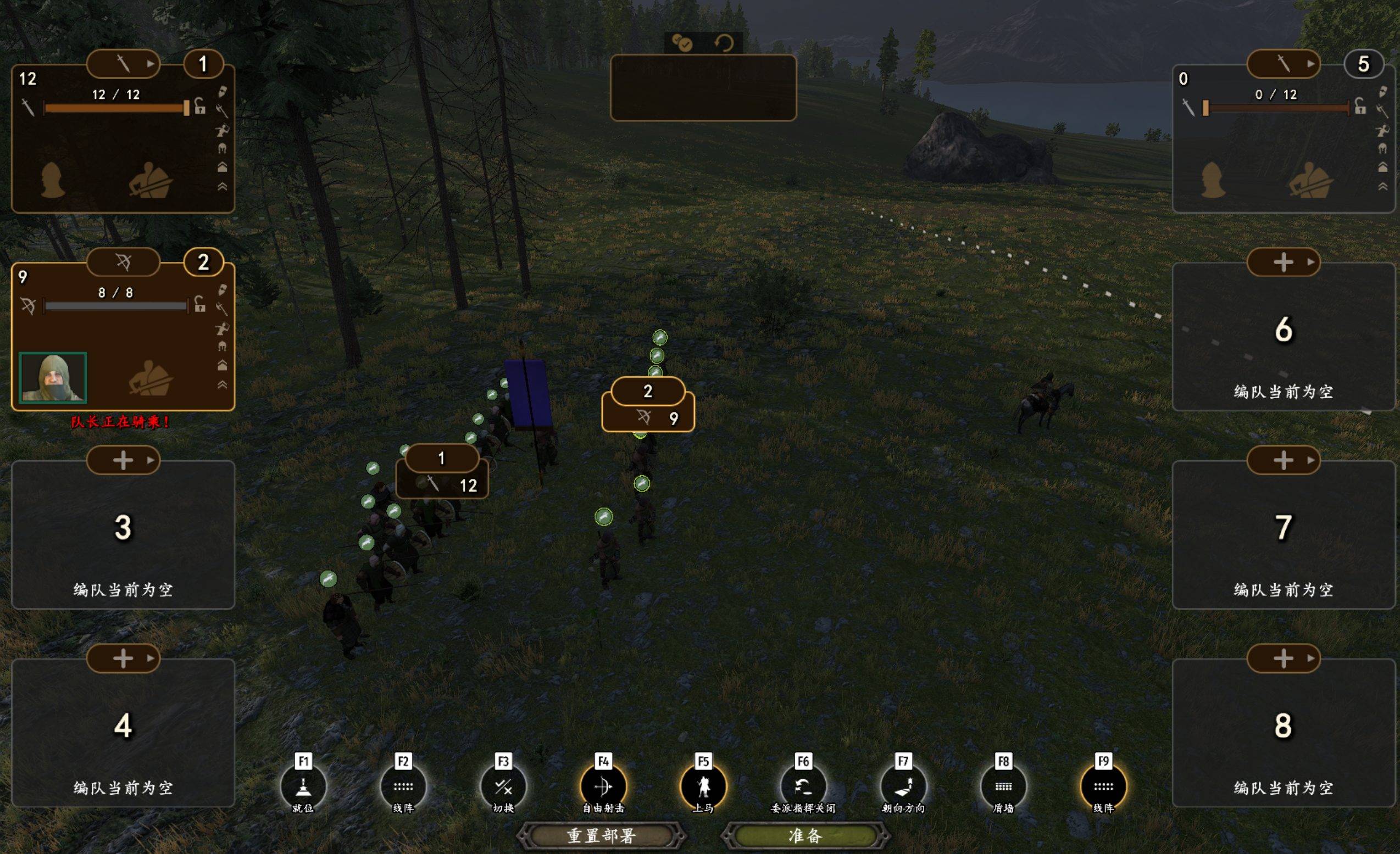Click the circular arrow icon at top center
The height and width of the screenshot is (854, 1400).
tap(724, 43)
